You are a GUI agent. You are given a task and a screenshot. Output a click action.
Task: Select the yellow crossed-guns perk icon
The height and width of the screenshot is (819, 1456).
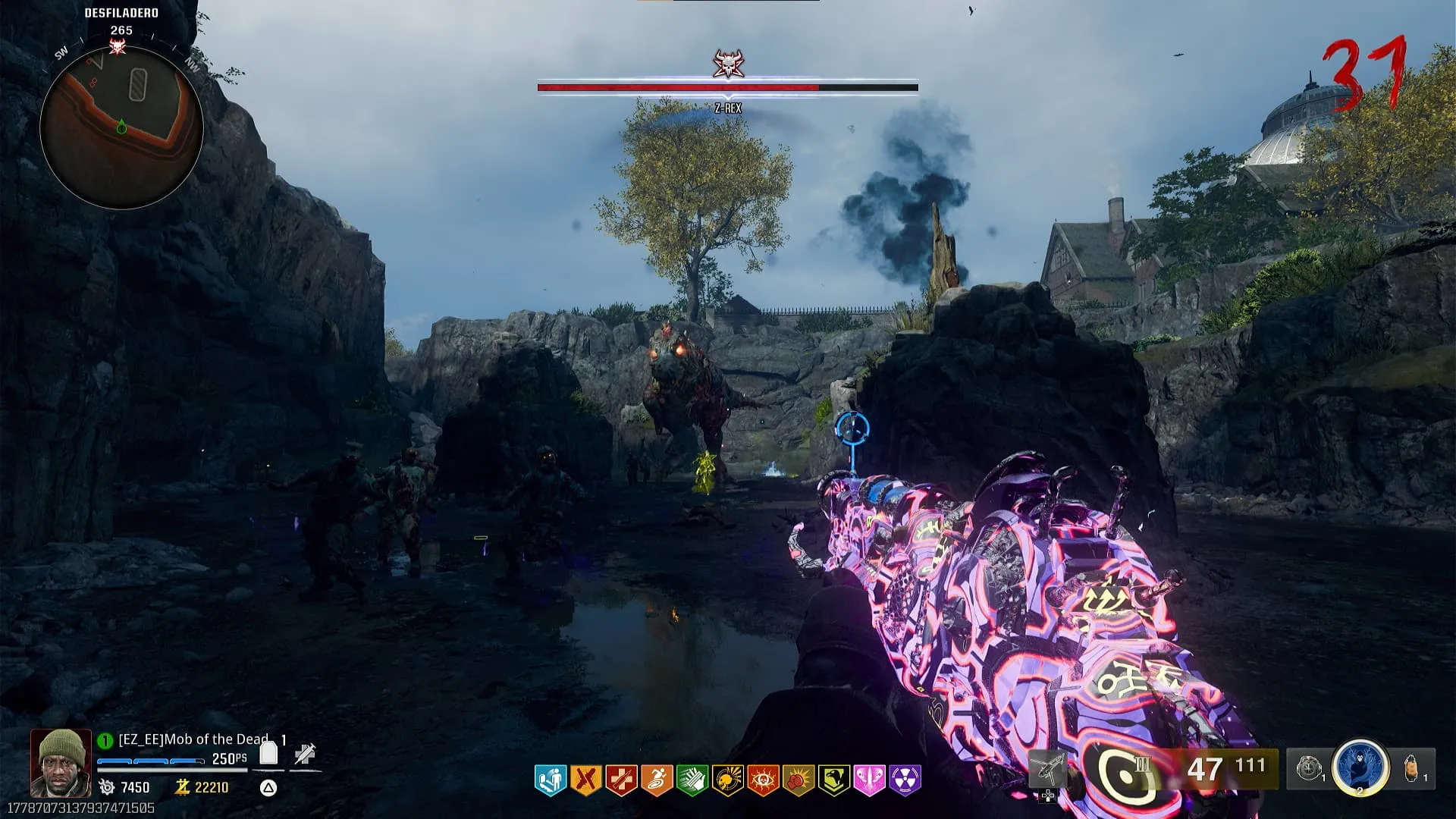click(586, 780)
